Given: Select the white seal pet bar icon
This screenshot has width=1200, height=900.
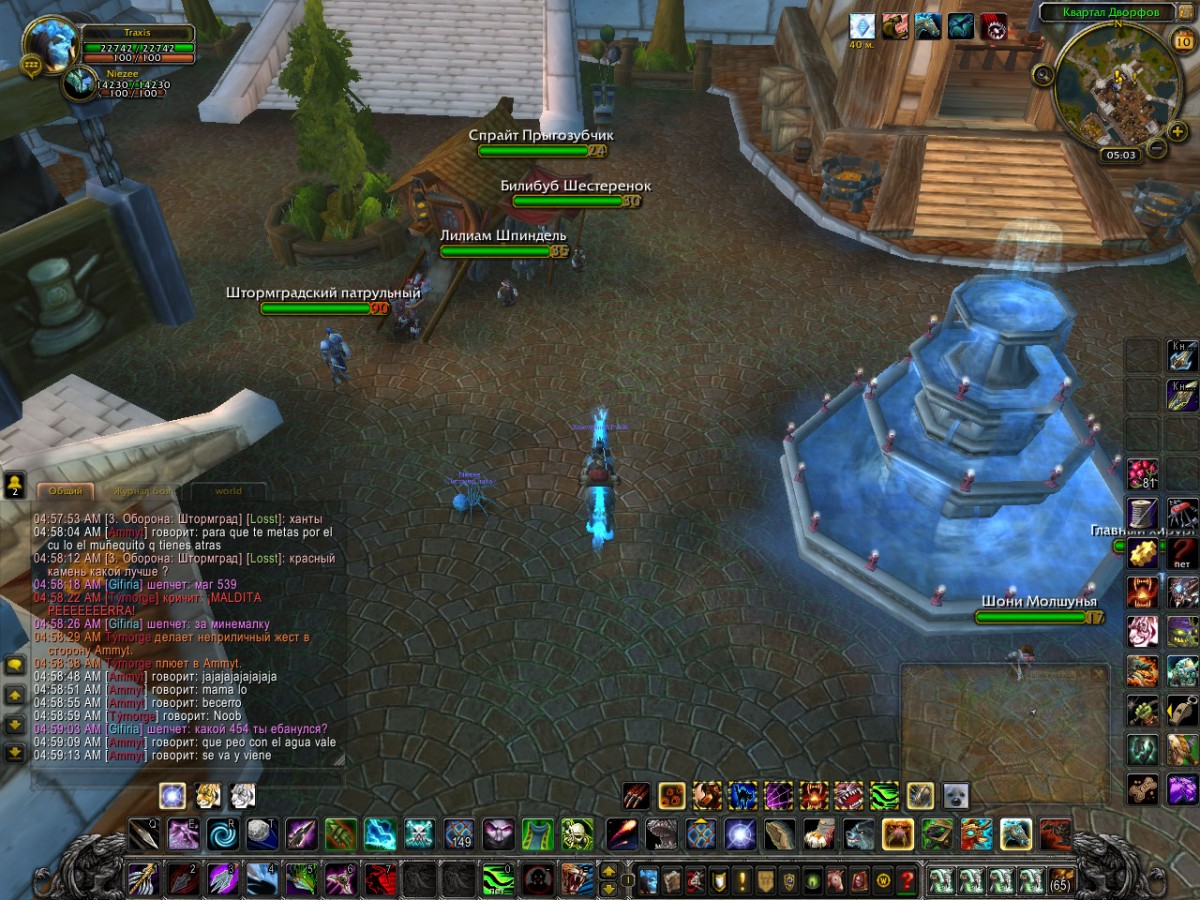Looking at the screenshot, I should click(955, 795).
